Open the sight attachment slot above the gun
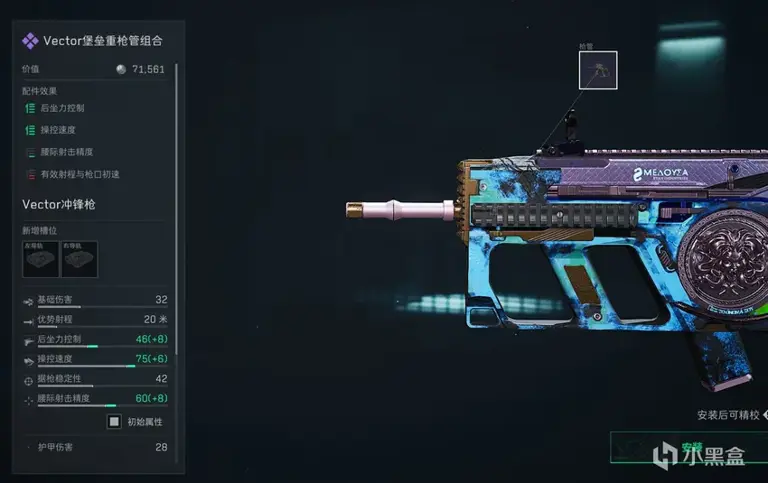This screenshot has width=768, height=483. pyautogui.click(x=598, y=70)
